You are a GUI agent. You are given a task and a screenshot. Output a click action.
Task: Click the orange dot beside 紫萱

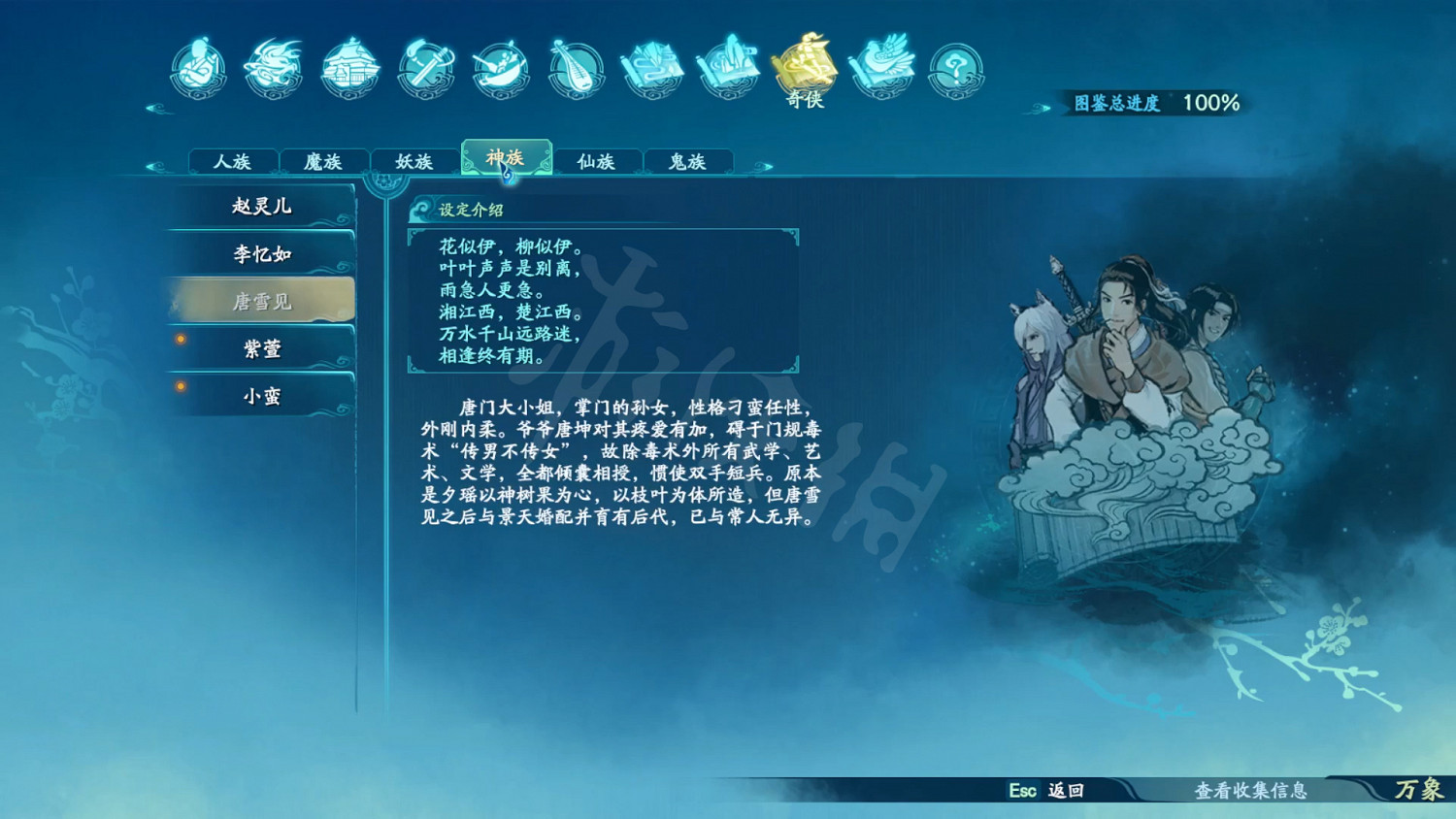coord(180,340)
